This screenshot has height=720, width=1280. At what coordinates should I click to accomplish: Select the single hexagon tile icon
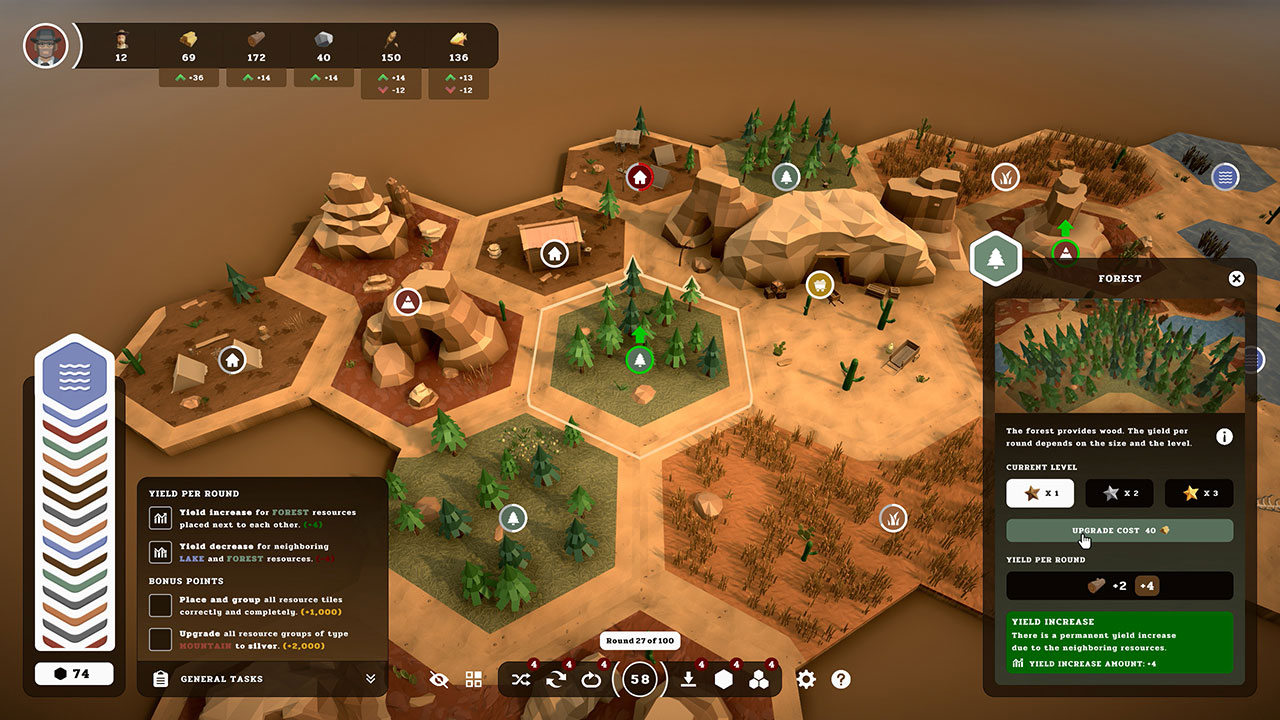pyautogui.click(x=725, y=679)
